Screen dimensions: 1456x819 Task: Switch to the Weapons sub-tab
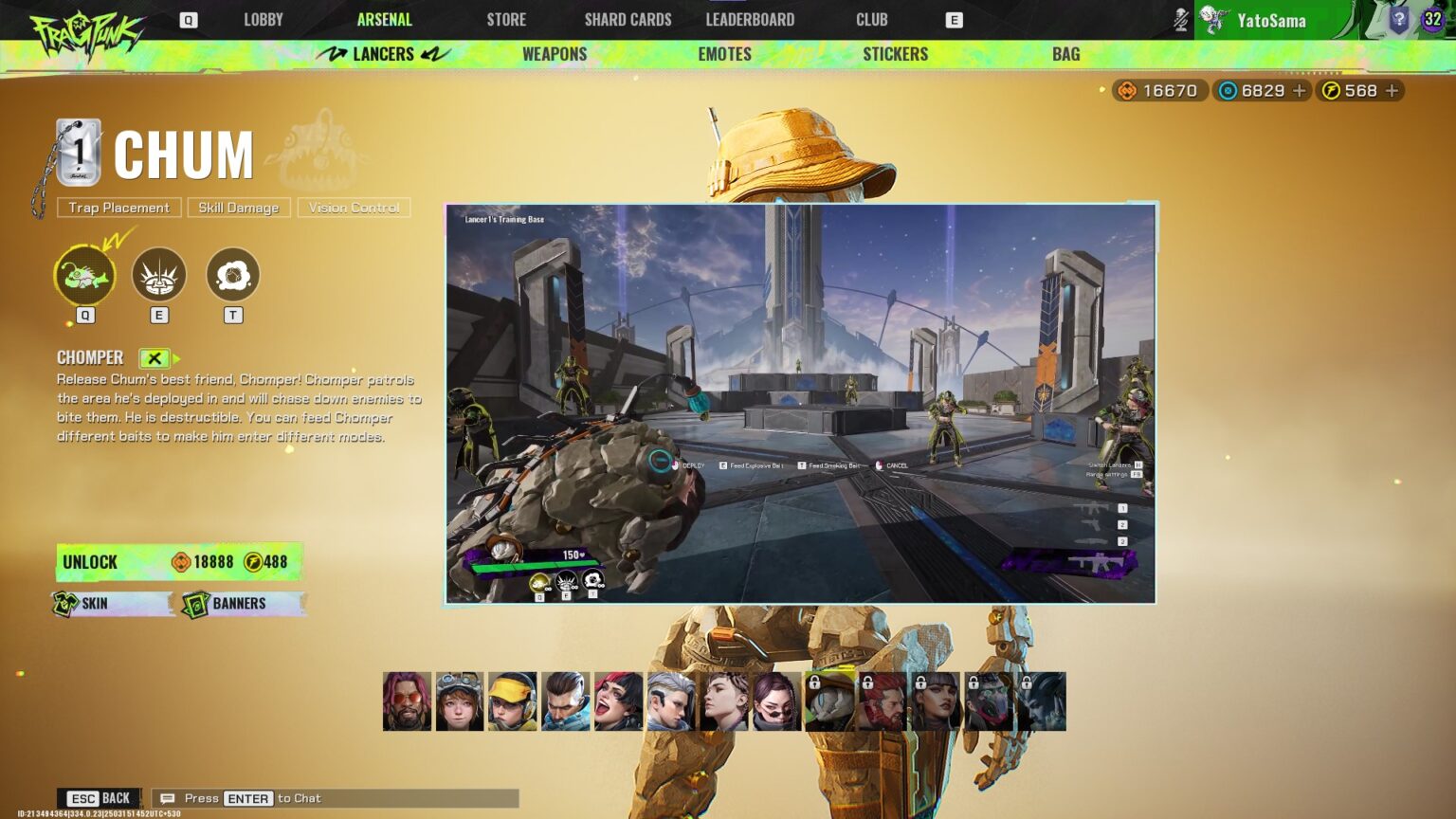click(555, 54)
